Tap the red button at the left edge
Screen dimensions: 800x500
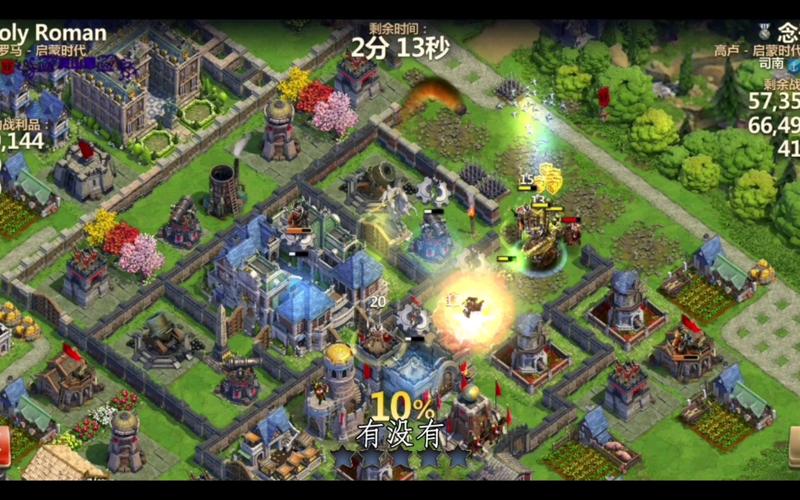(4, 445)
